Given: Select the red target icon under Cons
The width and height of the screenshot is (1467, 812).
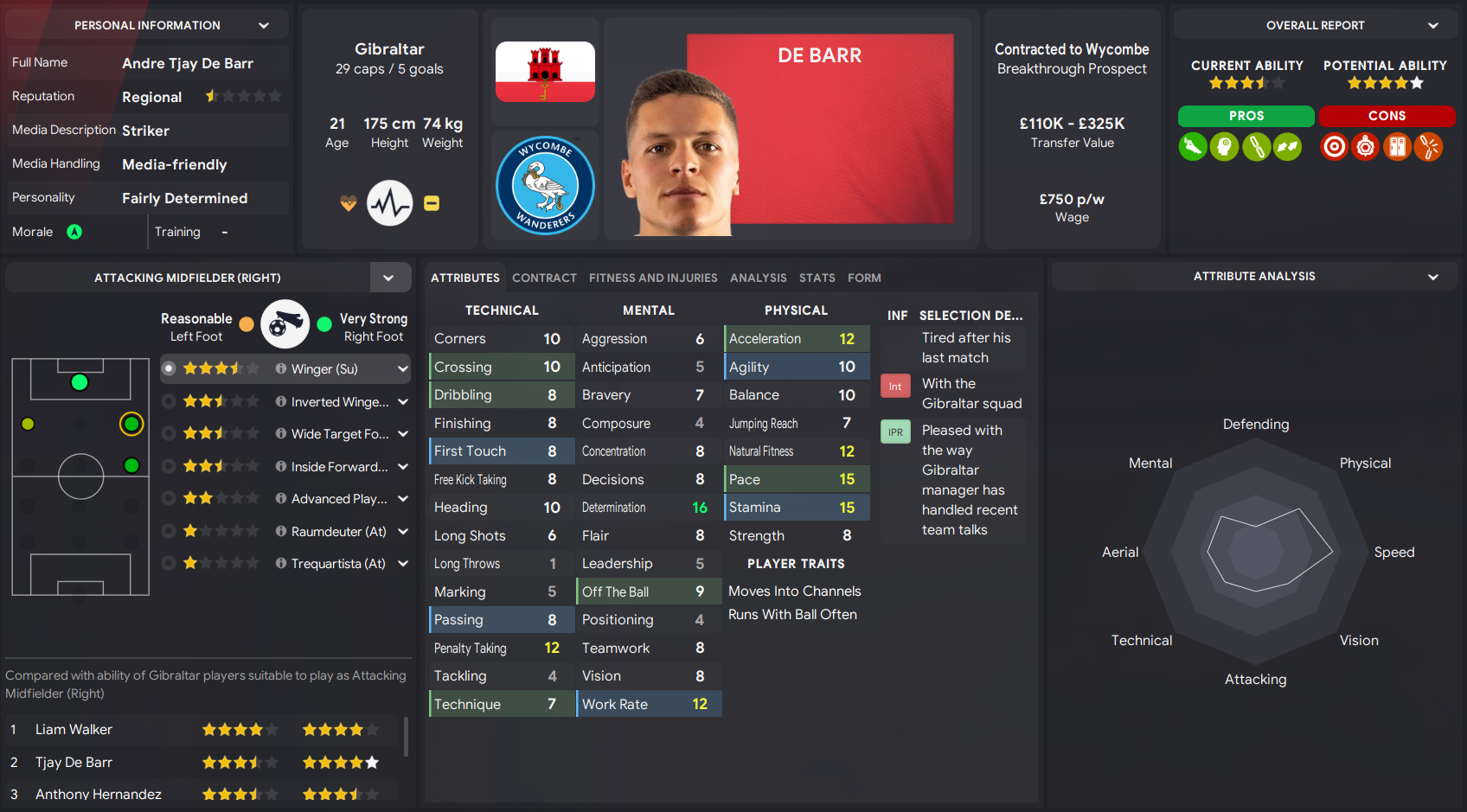Looking at the screenshot, I should coord(1334,147).
